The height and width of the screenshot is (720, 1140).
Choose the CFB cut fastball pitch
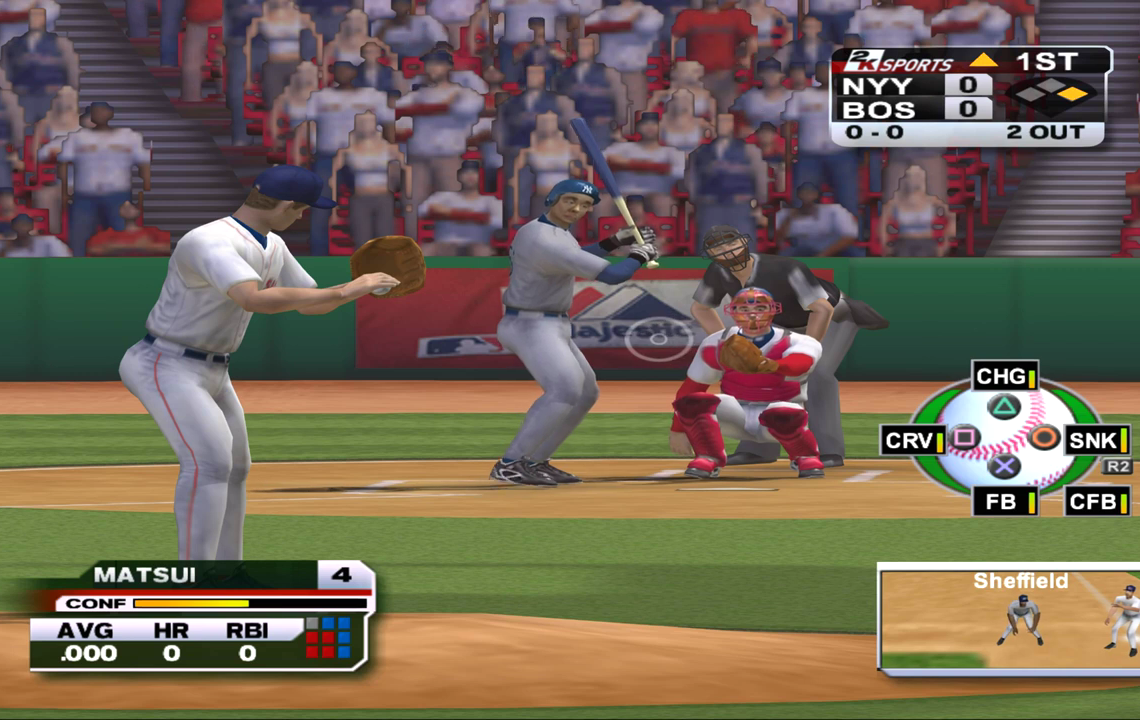click(1096, 501)
